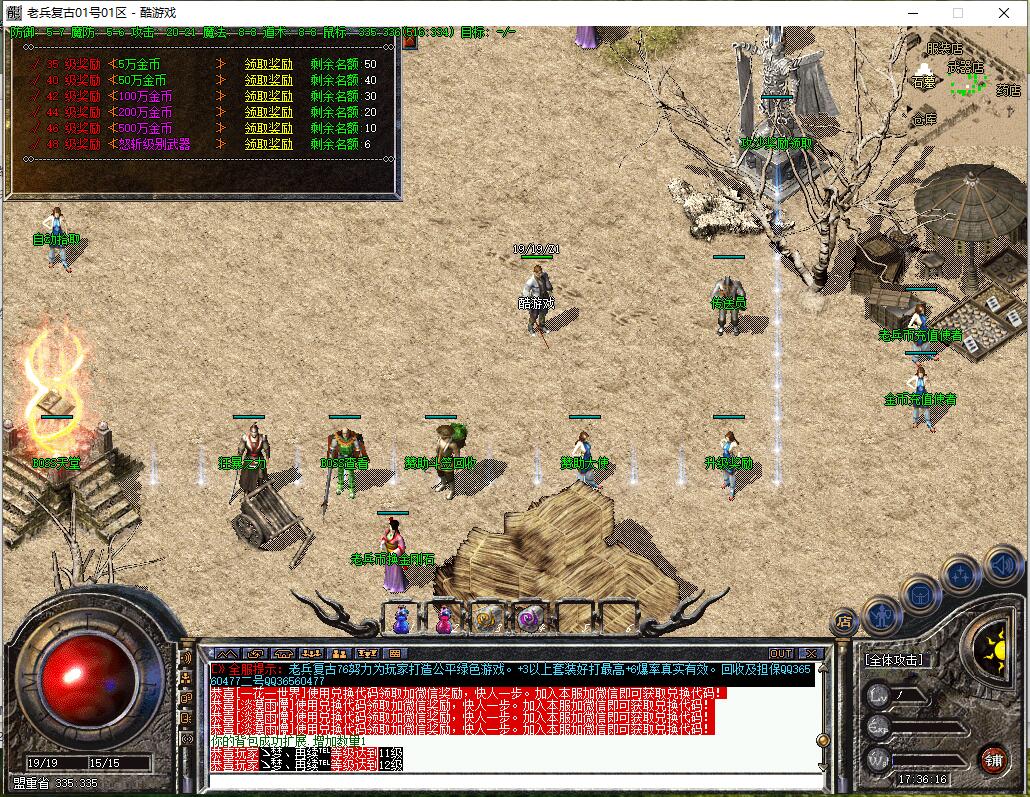The height and width of the screenshot is (797, 1030).
Task: Claim the level 40 reward of 50万金币
Action: coord(268,80)
